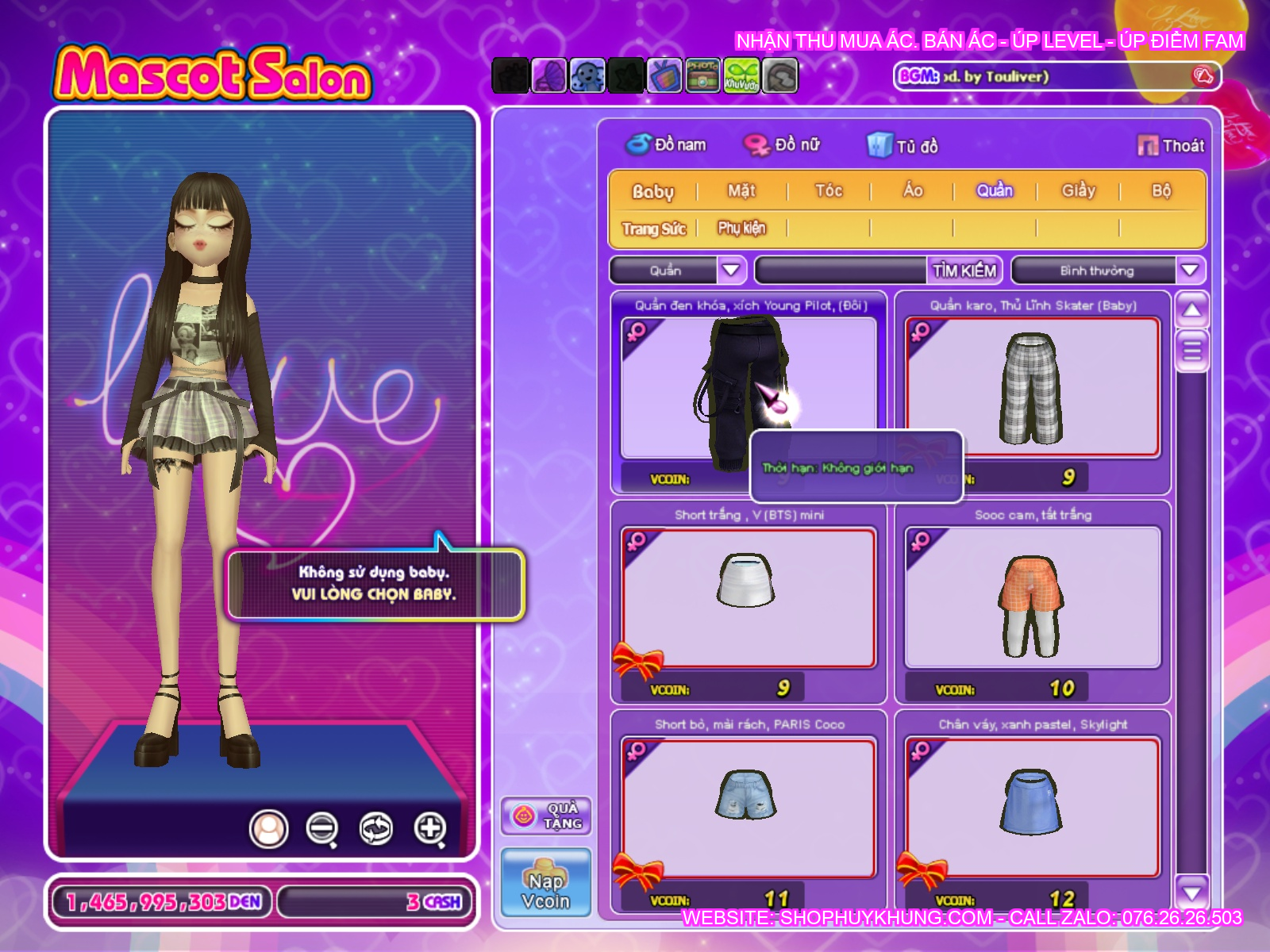The width and height of the screenshot is (1270, 952).
Task: Open the Quà Tặng gift button
Action: 546,816
